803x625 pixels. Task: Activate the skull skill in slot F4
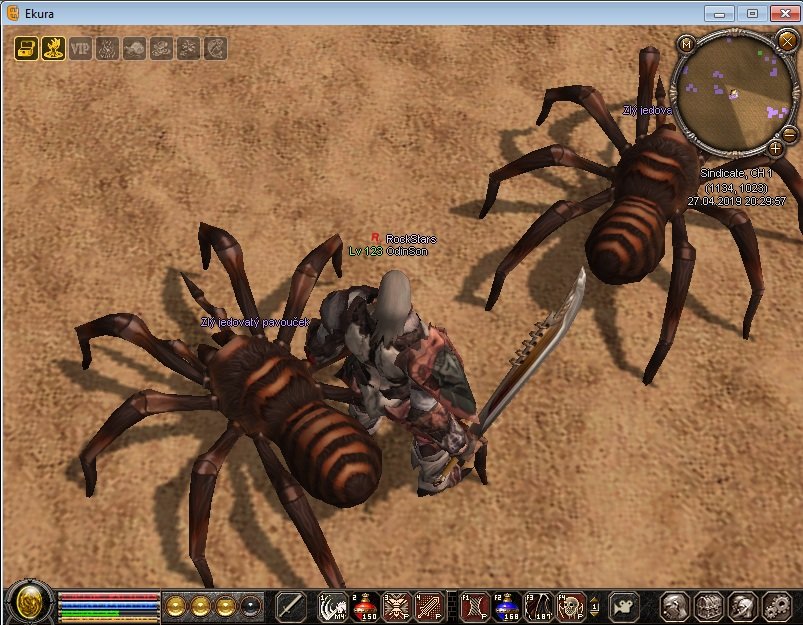click(571, 605)
